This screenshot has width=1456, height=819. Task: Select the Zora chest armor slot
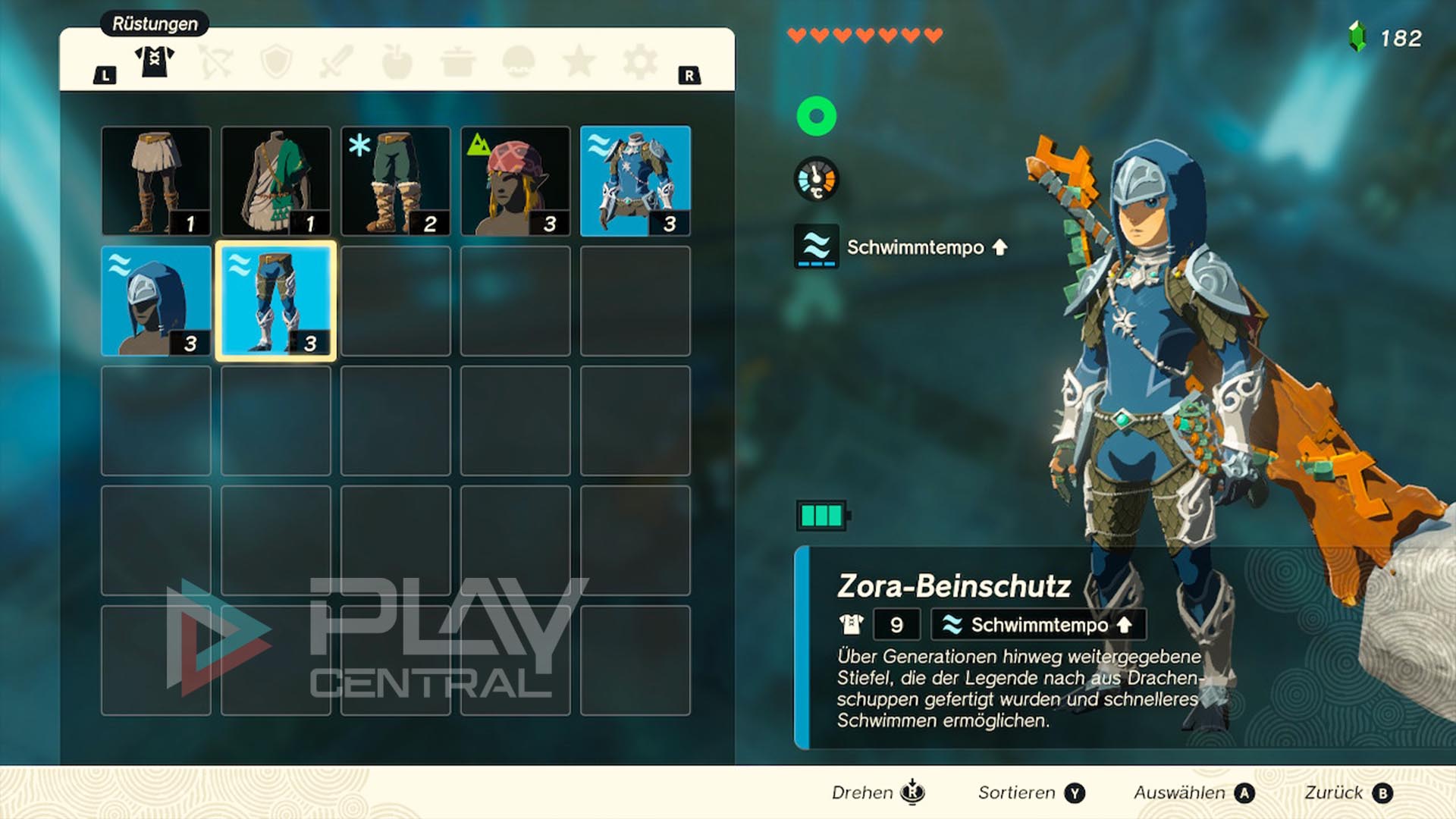[635, 181]
